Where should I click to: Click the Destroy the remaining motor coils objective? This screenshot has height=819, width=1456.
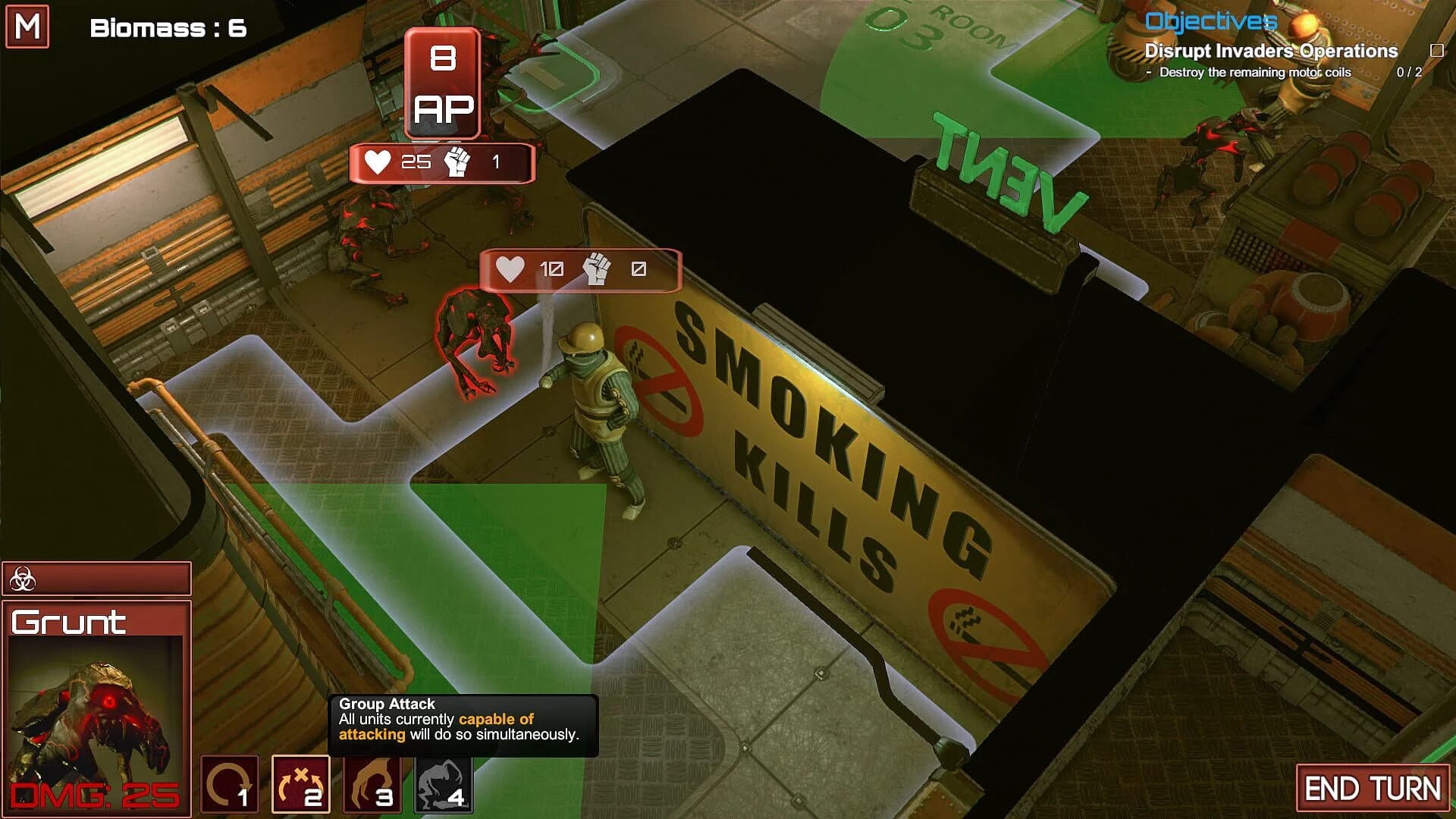[1254, 74]
